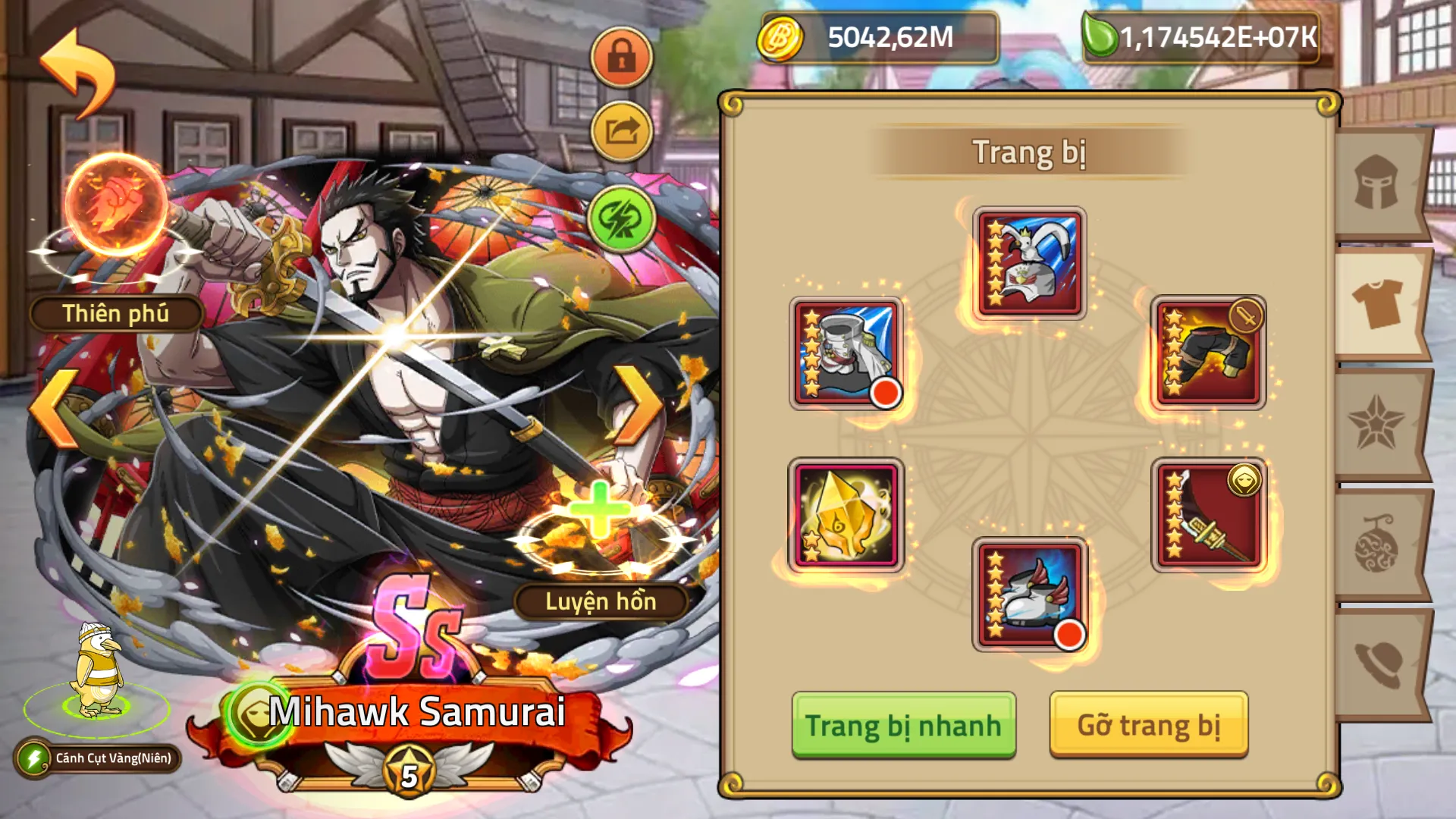Screen dimensions: 1456x819
Task: Click the lock icon above the character
Action: pyautogui.click(x=621, y=57)
